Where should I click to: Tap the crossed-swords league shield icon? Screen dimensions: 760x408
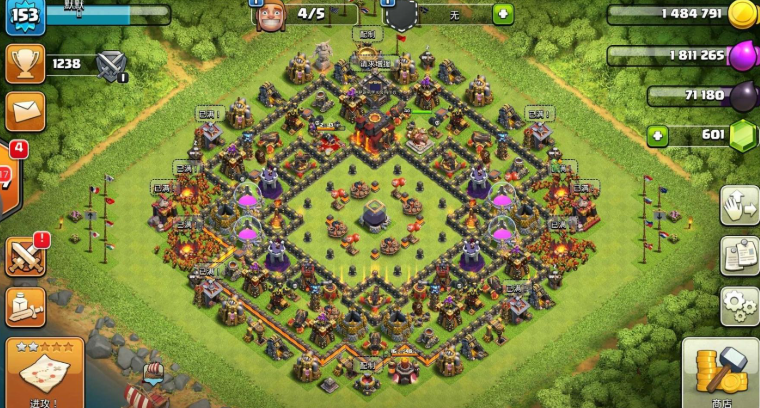point(111,65)
